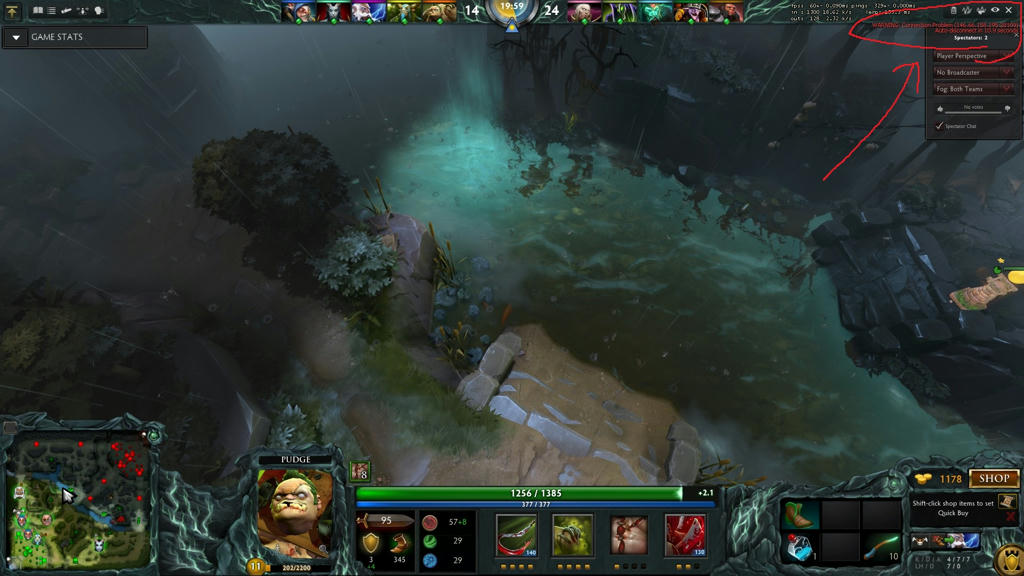
Task: Click Pudge's hero portrait
Action: (295, 512)
